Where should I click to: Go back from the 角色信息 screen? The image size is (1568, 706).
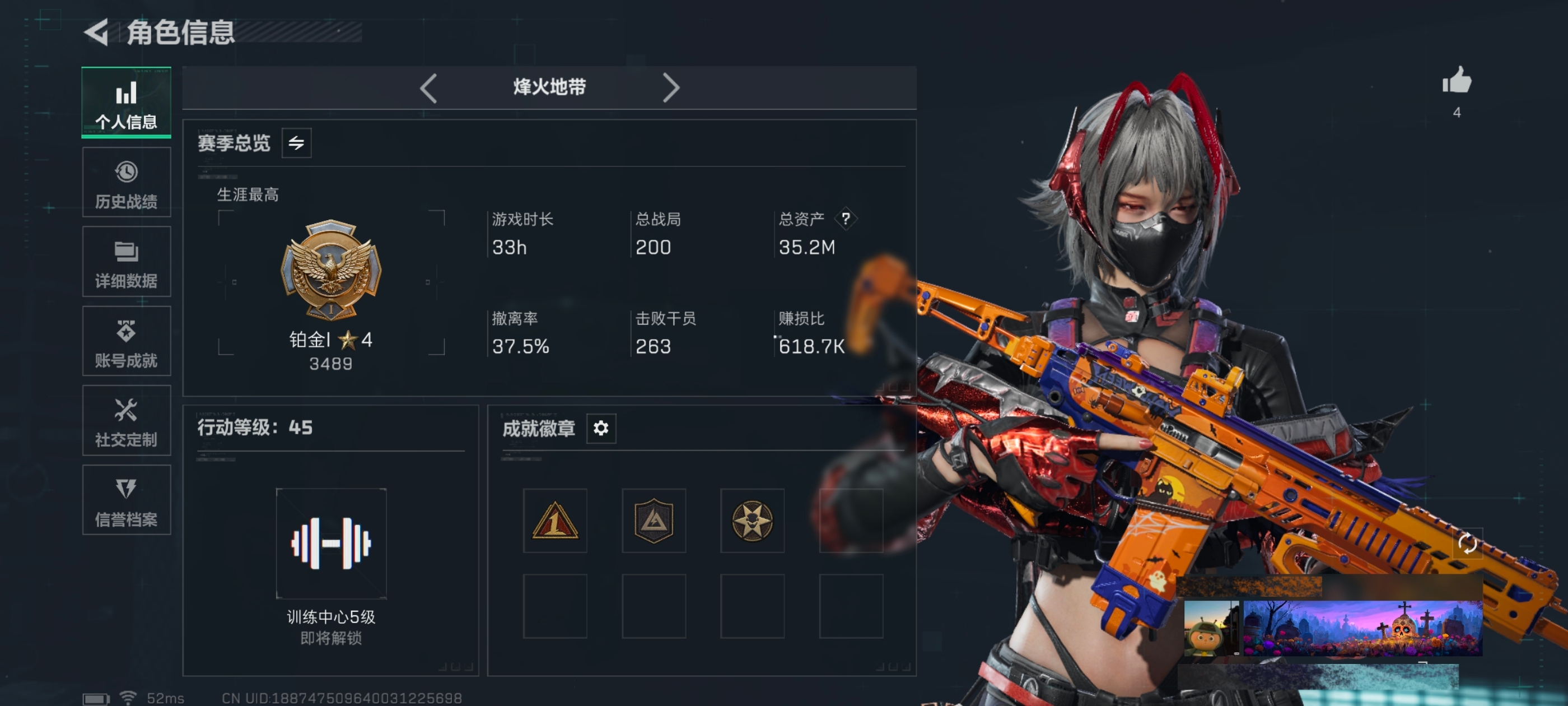tap(96, 32)
